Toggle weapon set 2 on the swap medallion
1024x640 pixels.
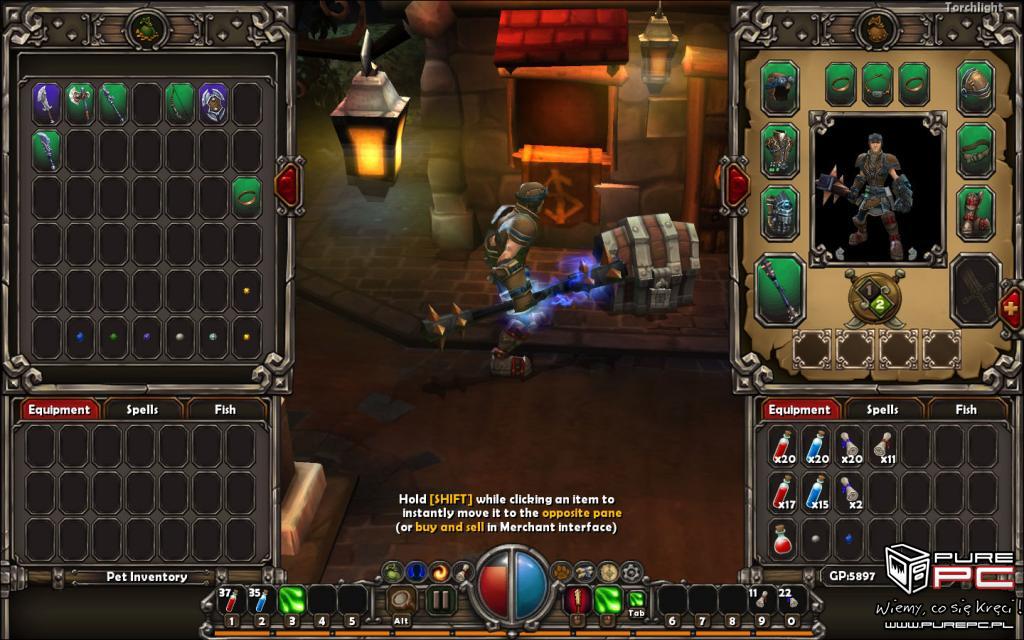880,304
